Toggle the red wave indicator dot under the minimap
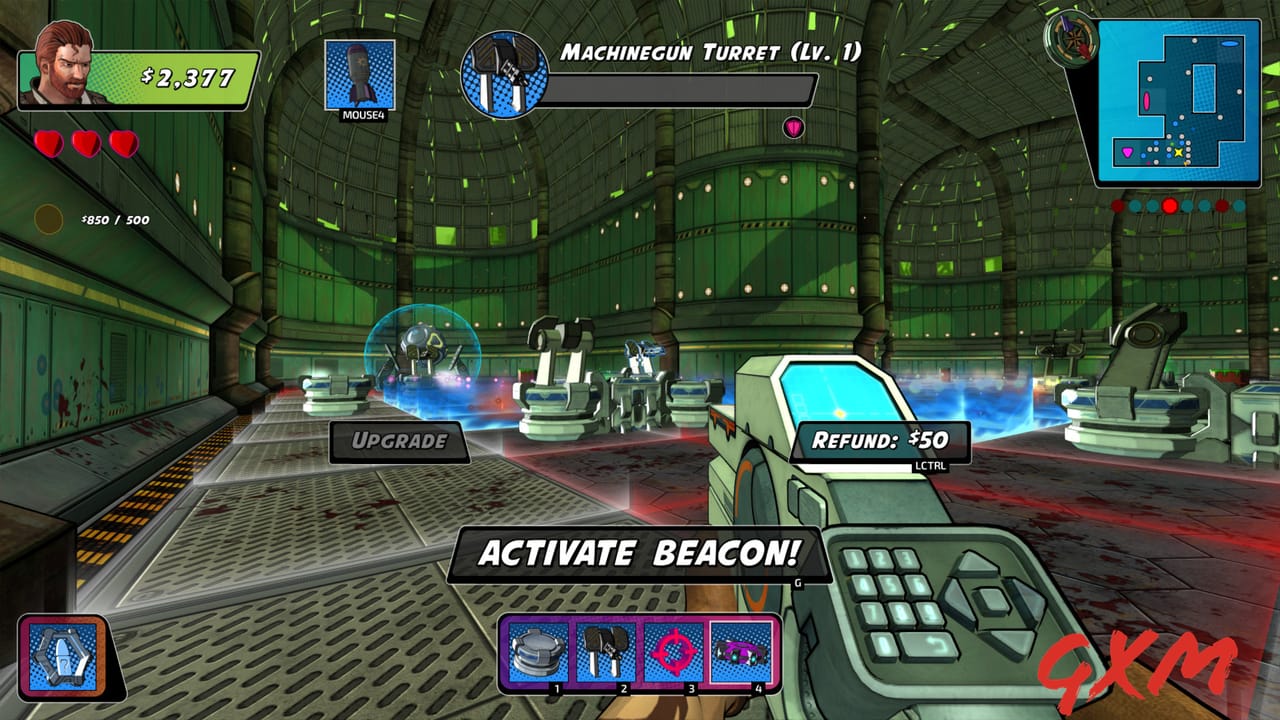 click(x=1170, y=206)
